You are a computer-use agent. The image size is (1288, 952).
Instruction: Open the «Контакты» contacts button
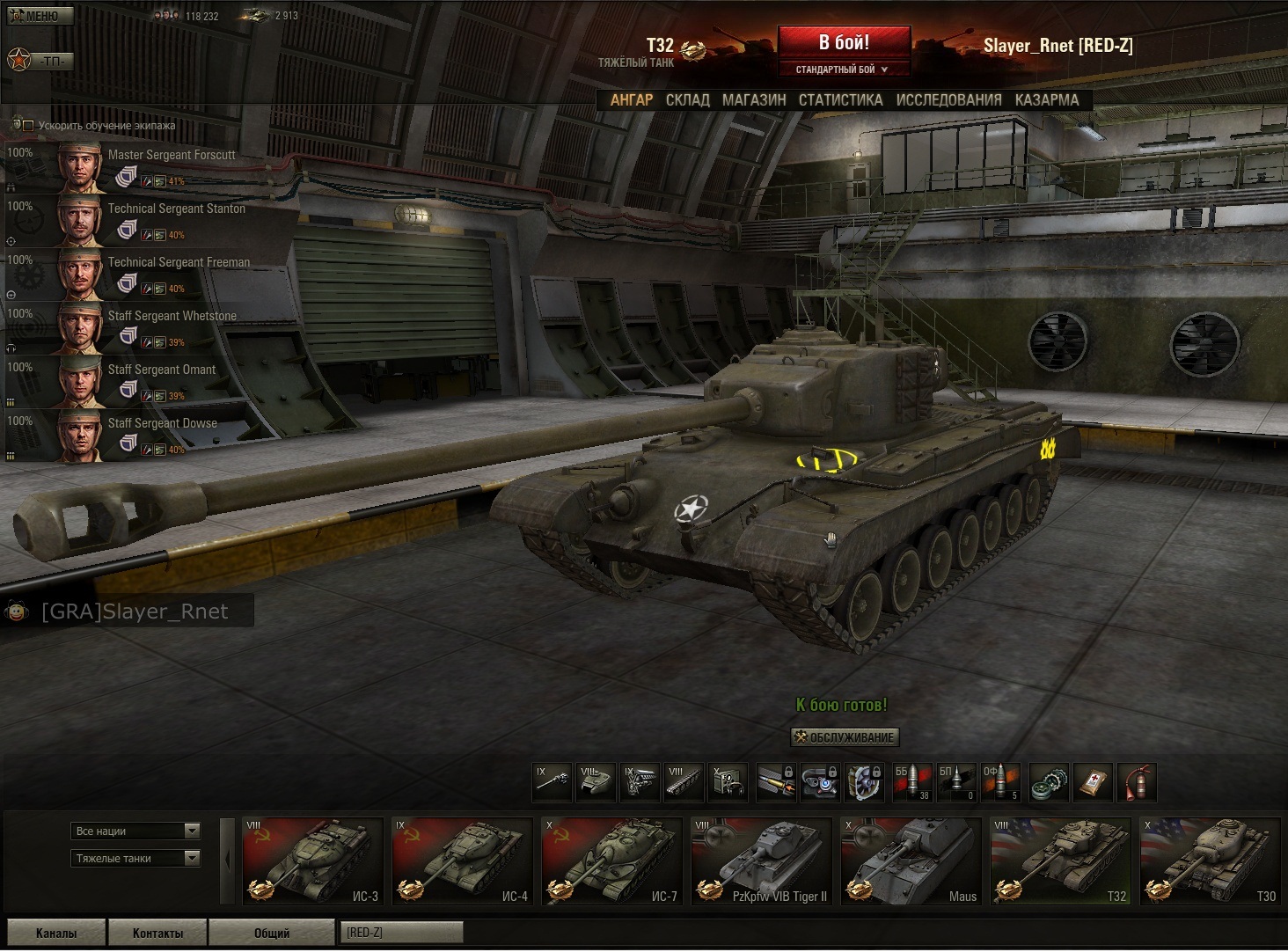tap(157, 933)
